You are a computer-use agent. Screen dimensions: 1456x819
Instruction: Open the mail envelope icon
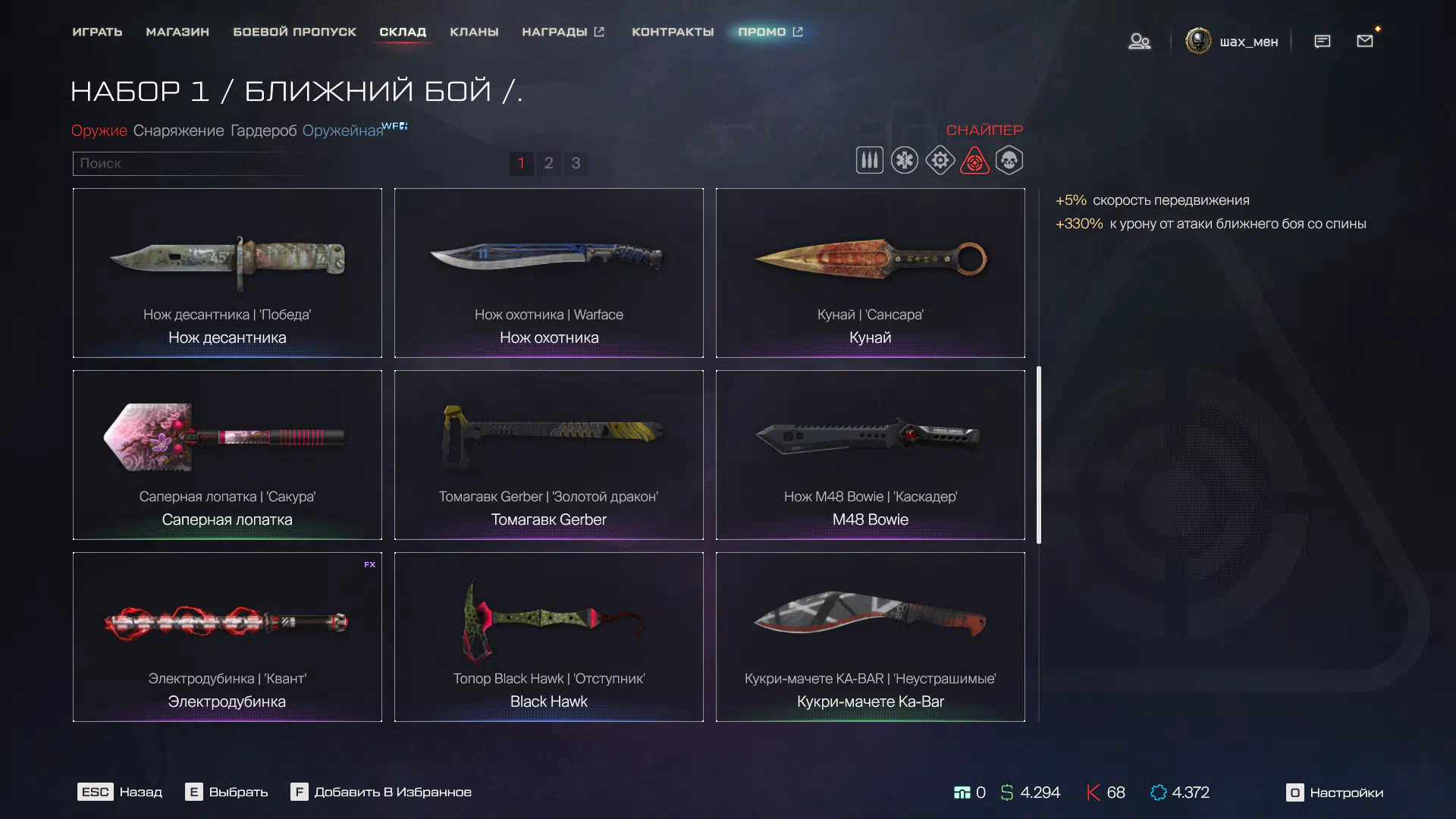pos(1364,41)
